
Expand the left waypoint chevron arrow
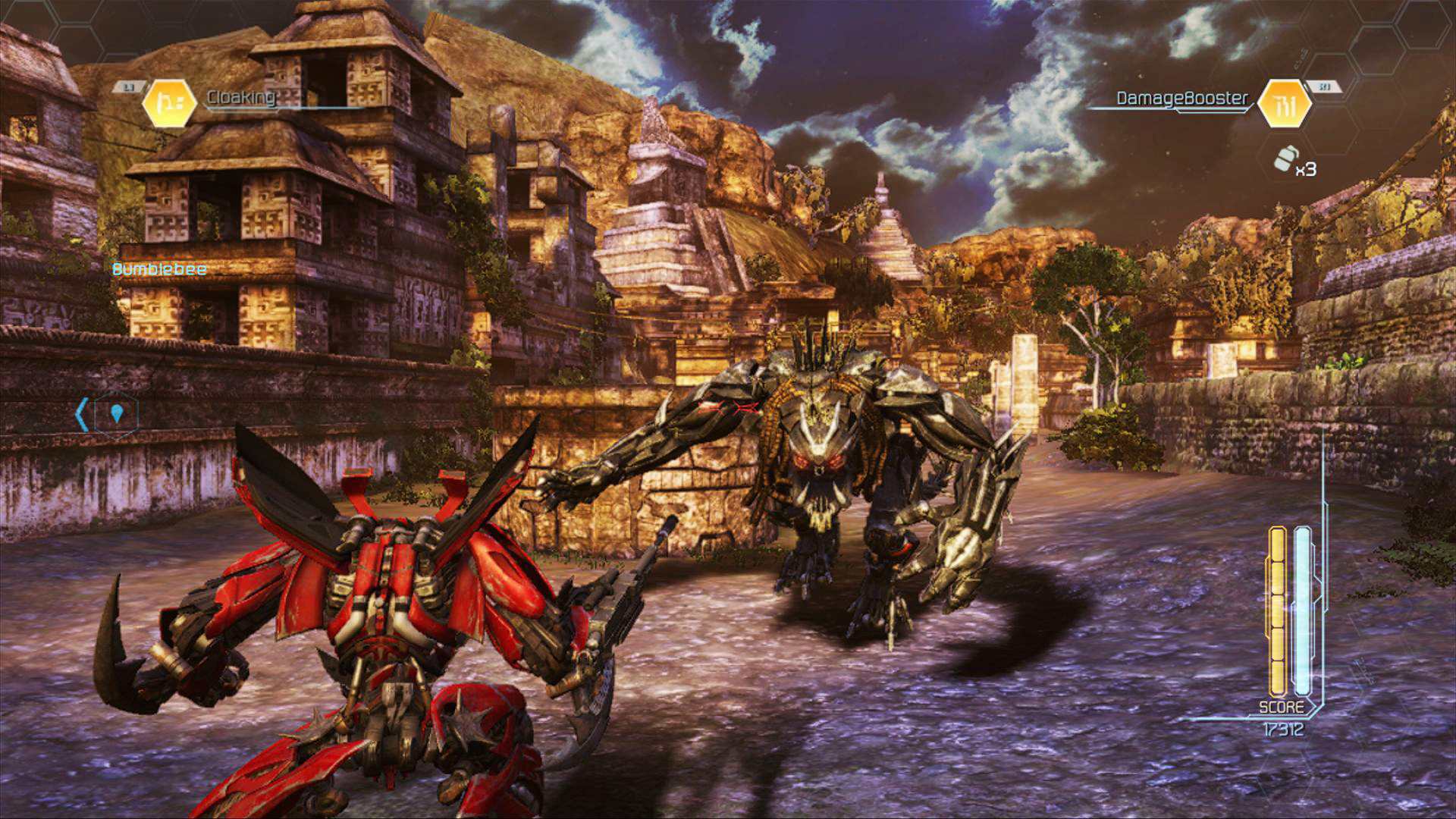pos(83,413)
